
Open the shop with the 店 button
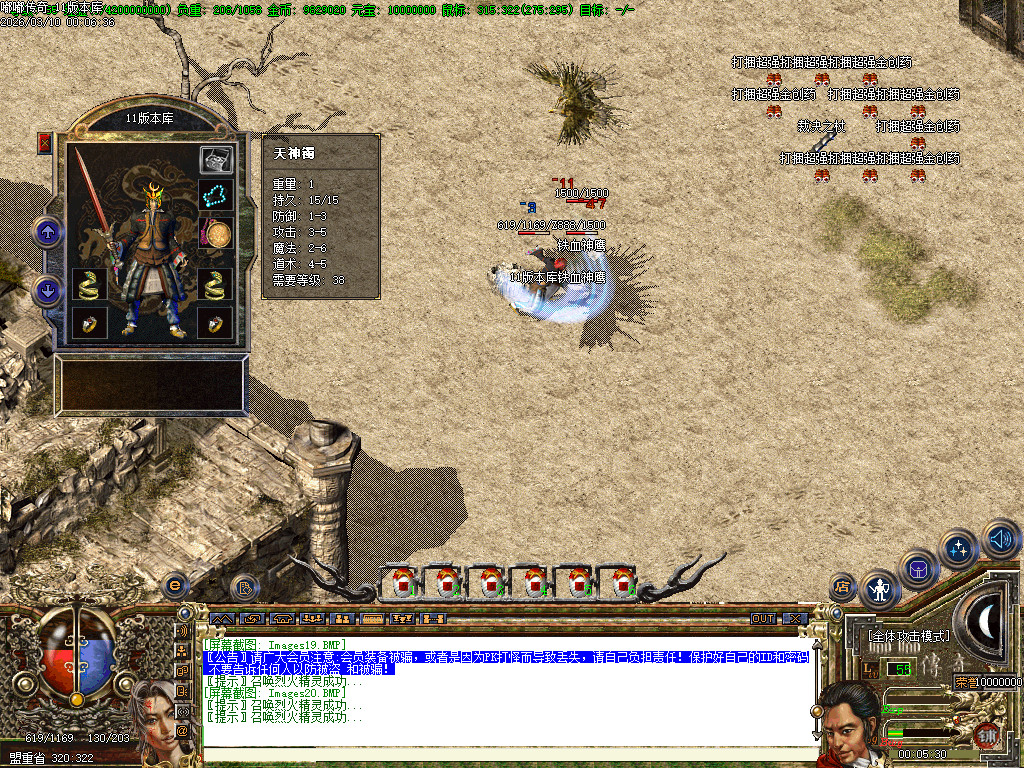843,586
